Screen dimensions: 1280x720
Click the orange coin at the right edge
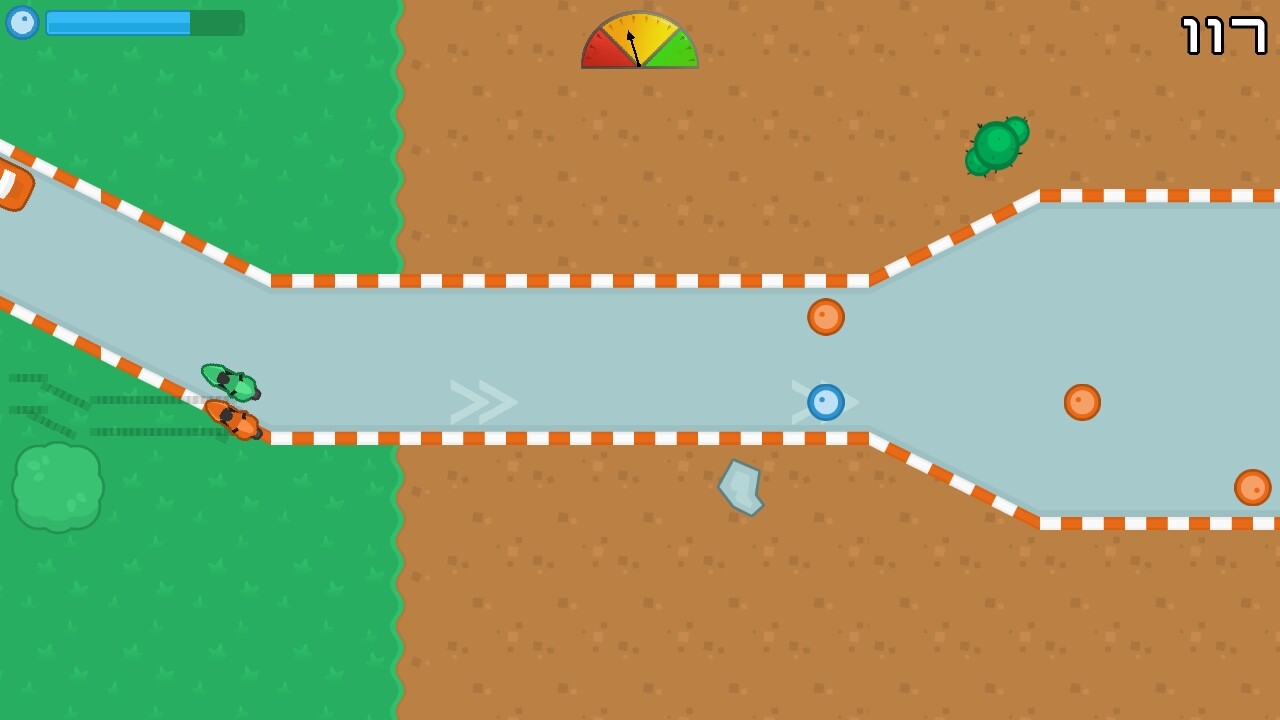(1254, 487)
